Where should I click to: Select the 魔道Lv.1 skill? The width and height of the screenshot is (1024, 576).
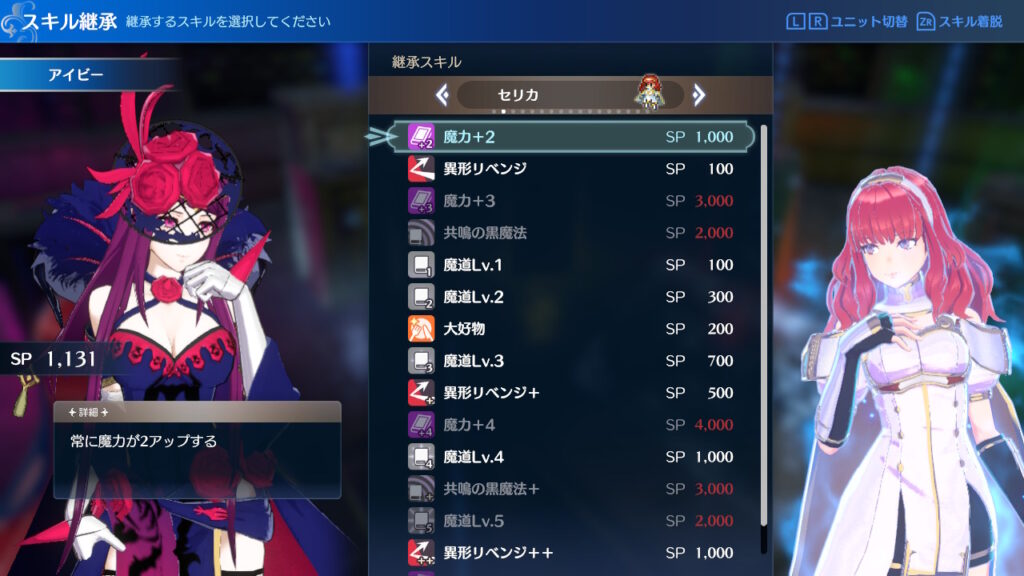(x=570, y=265)
